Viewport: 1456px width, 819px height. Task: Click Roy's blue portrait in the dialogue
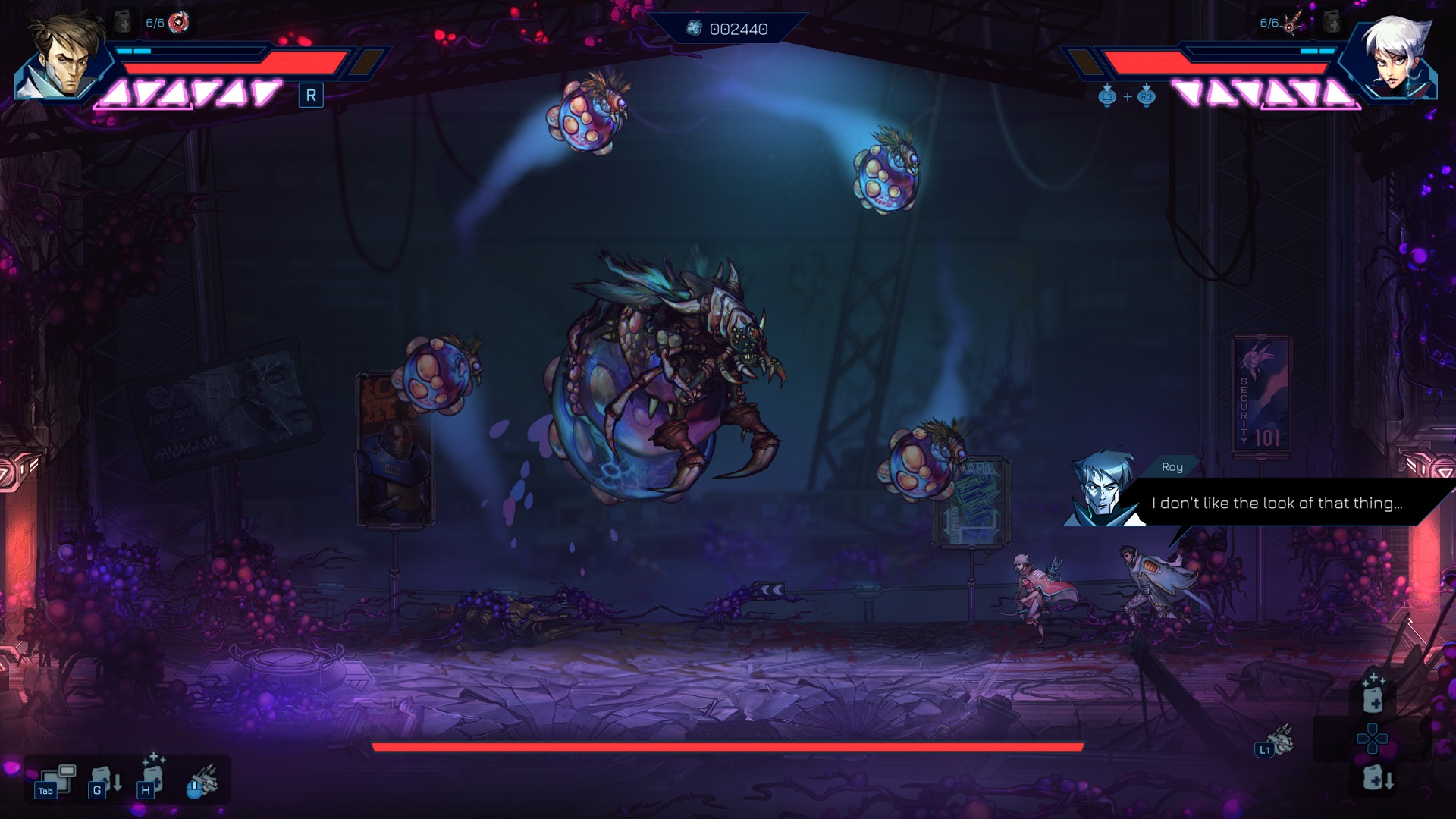pos(1100,489)
